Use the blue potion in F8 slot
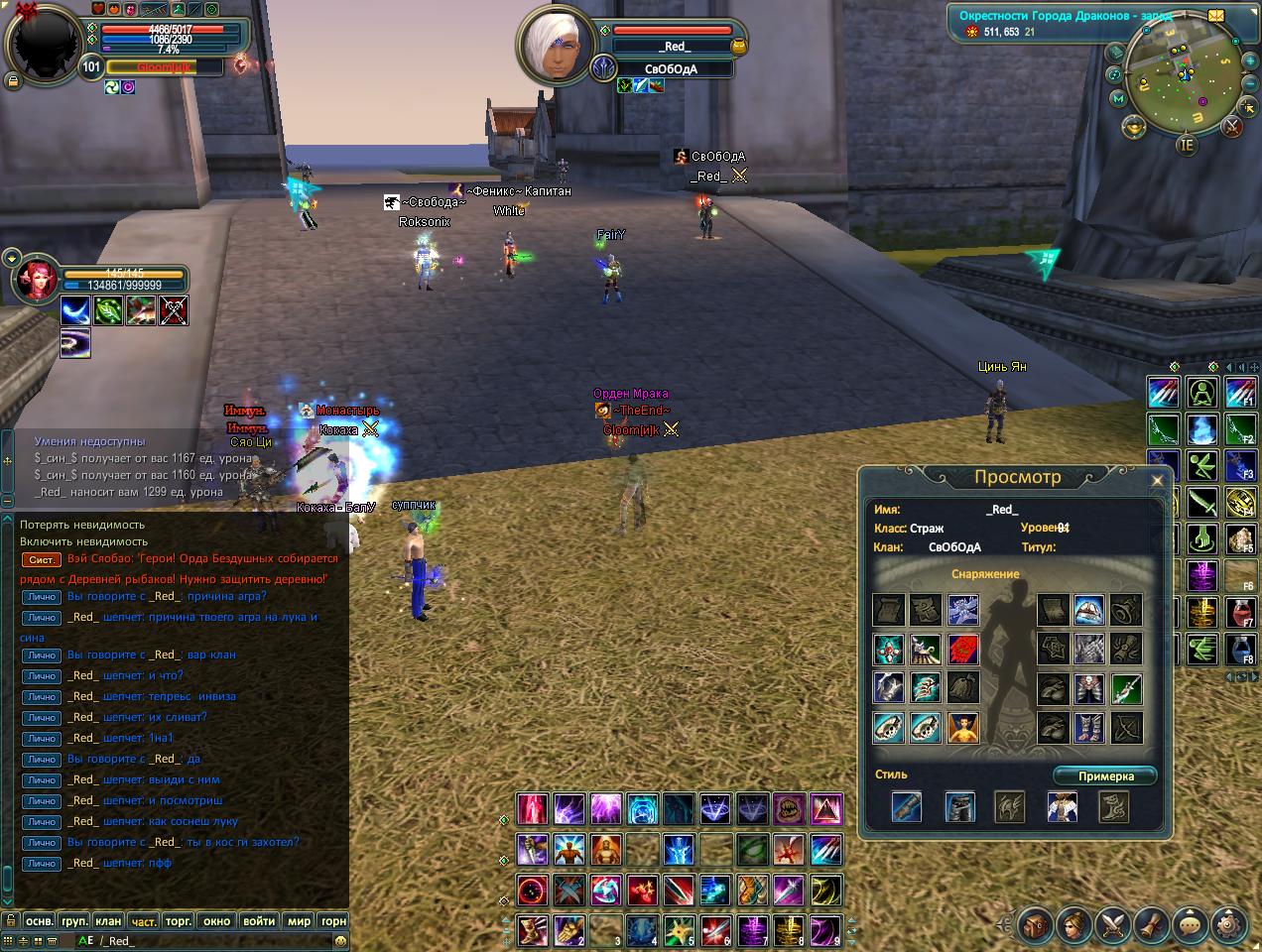This screenshot has height=952, width=1262. point(1239,649)
